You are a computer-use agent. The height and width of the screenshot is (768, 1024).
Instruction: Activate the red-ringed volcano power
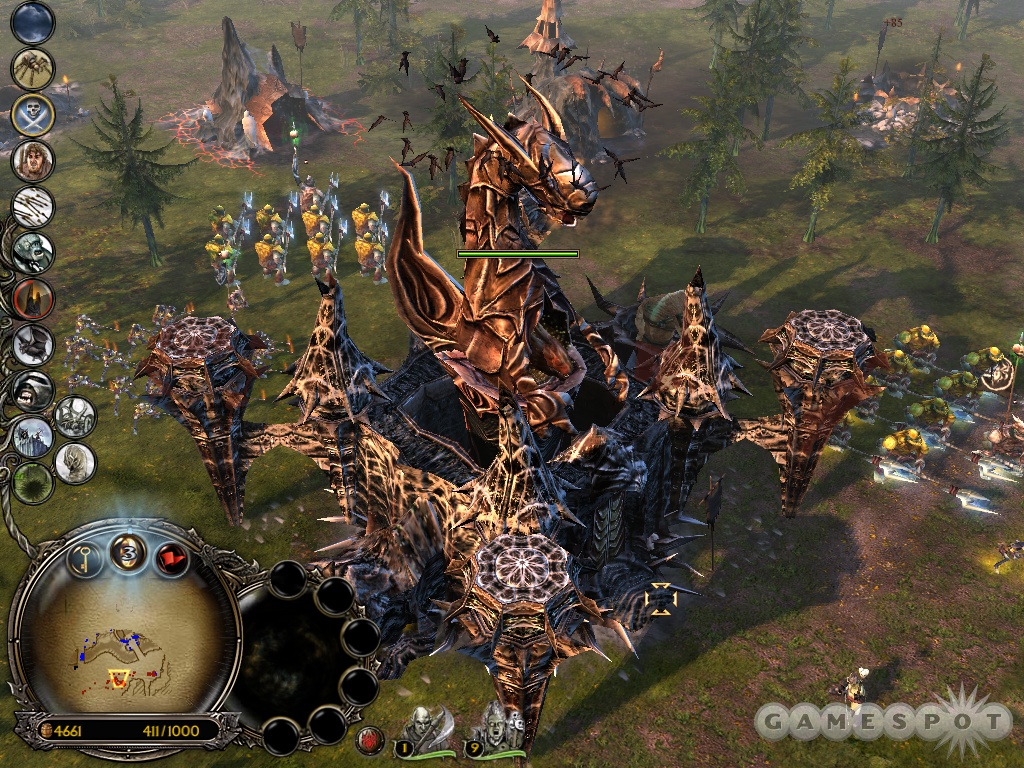point(32,298)
